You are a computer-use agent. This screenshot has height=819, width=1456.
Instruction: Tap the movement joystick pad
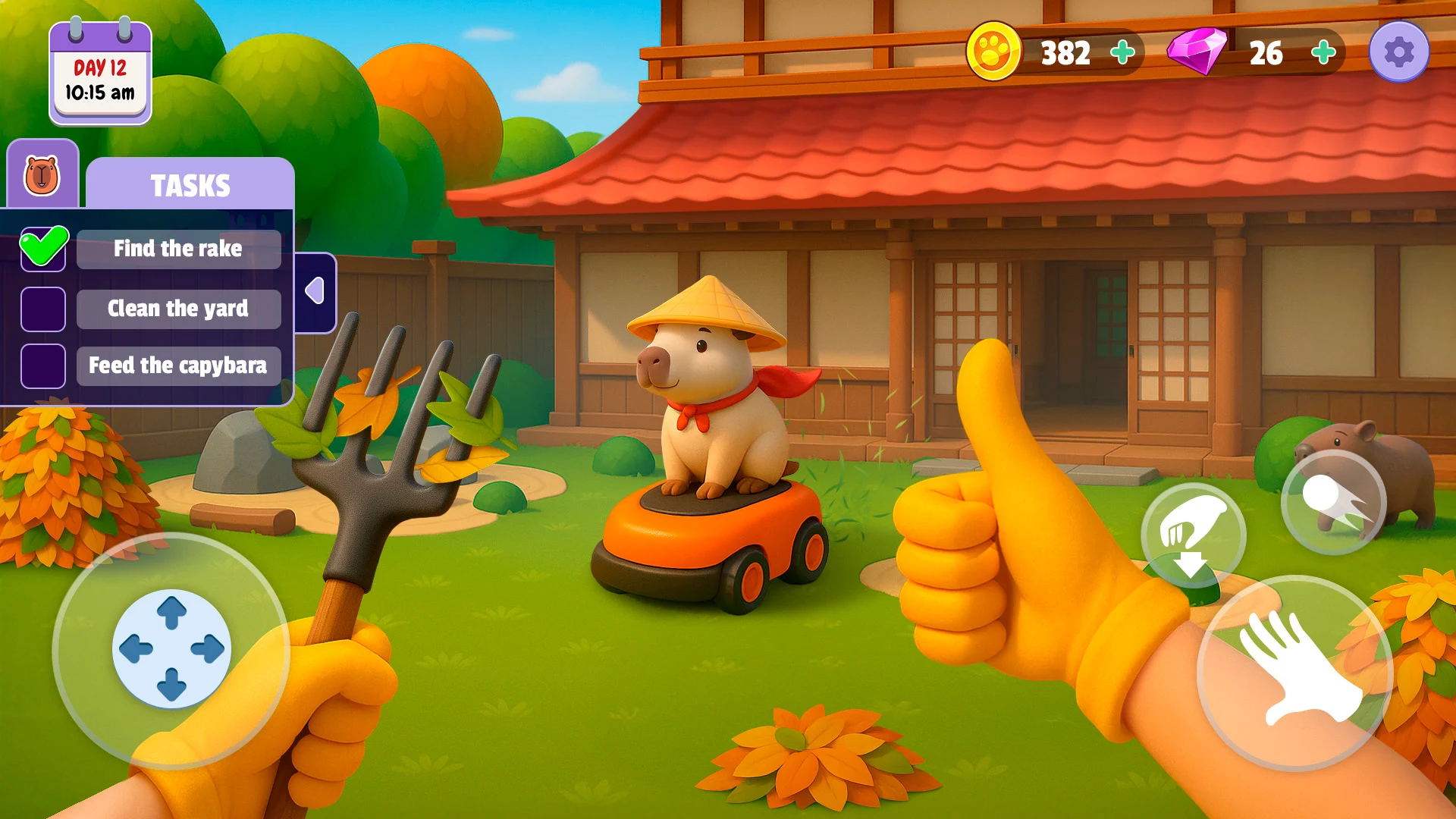(x=171, y=648)
